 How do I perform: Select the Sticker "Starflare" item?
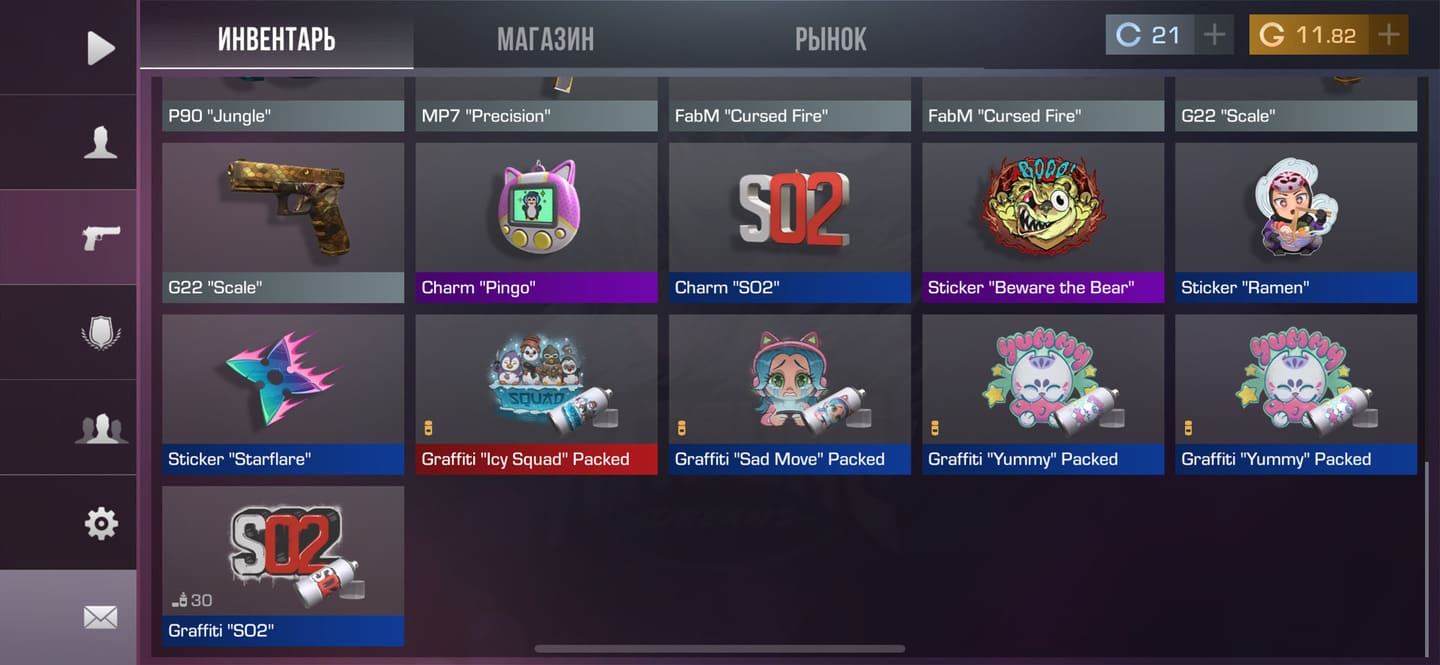[283, 394]
